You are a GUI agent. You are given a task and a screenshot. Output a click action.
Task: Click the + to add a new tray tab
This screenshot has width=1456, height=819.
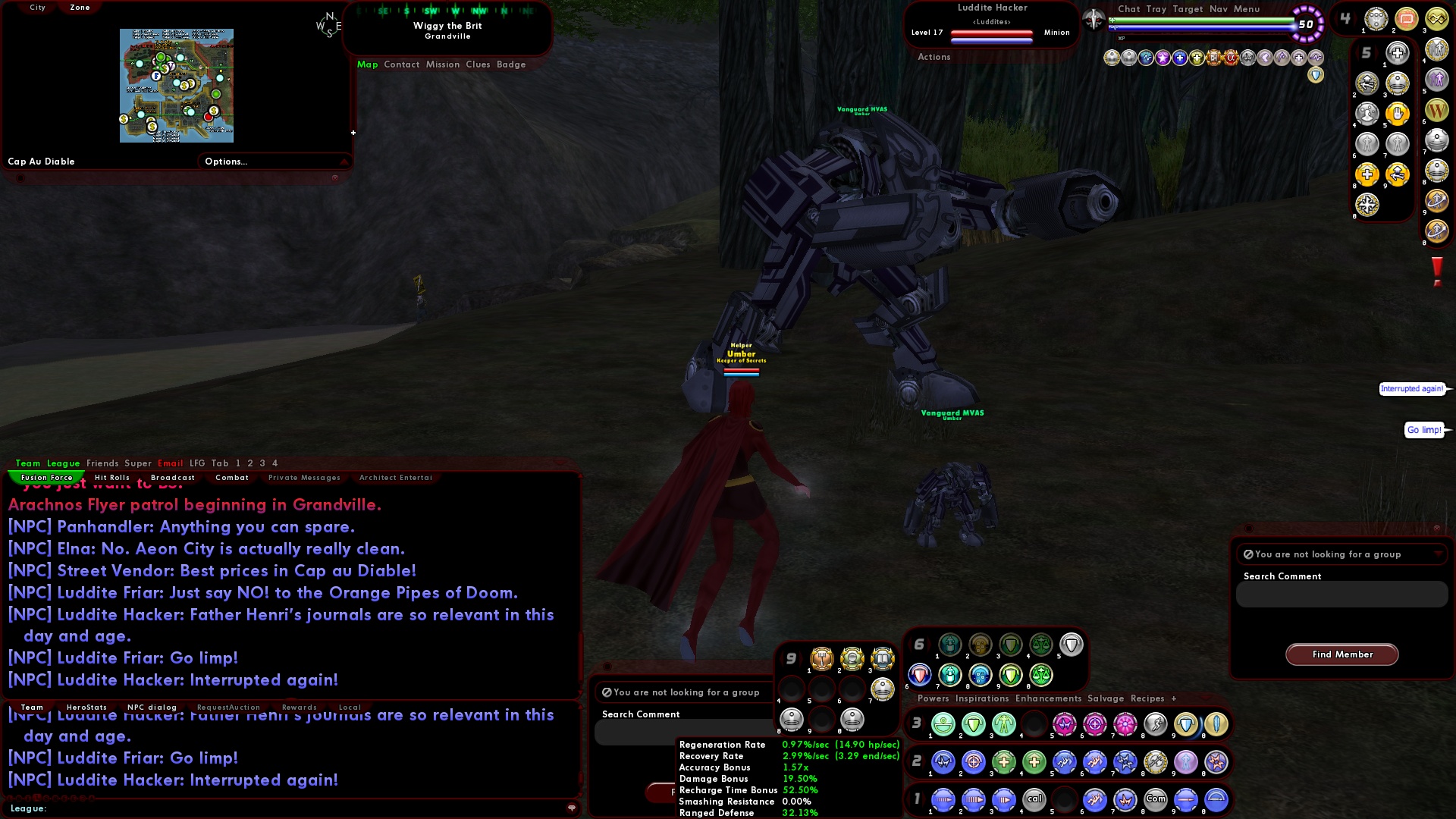pos(1174,698)
